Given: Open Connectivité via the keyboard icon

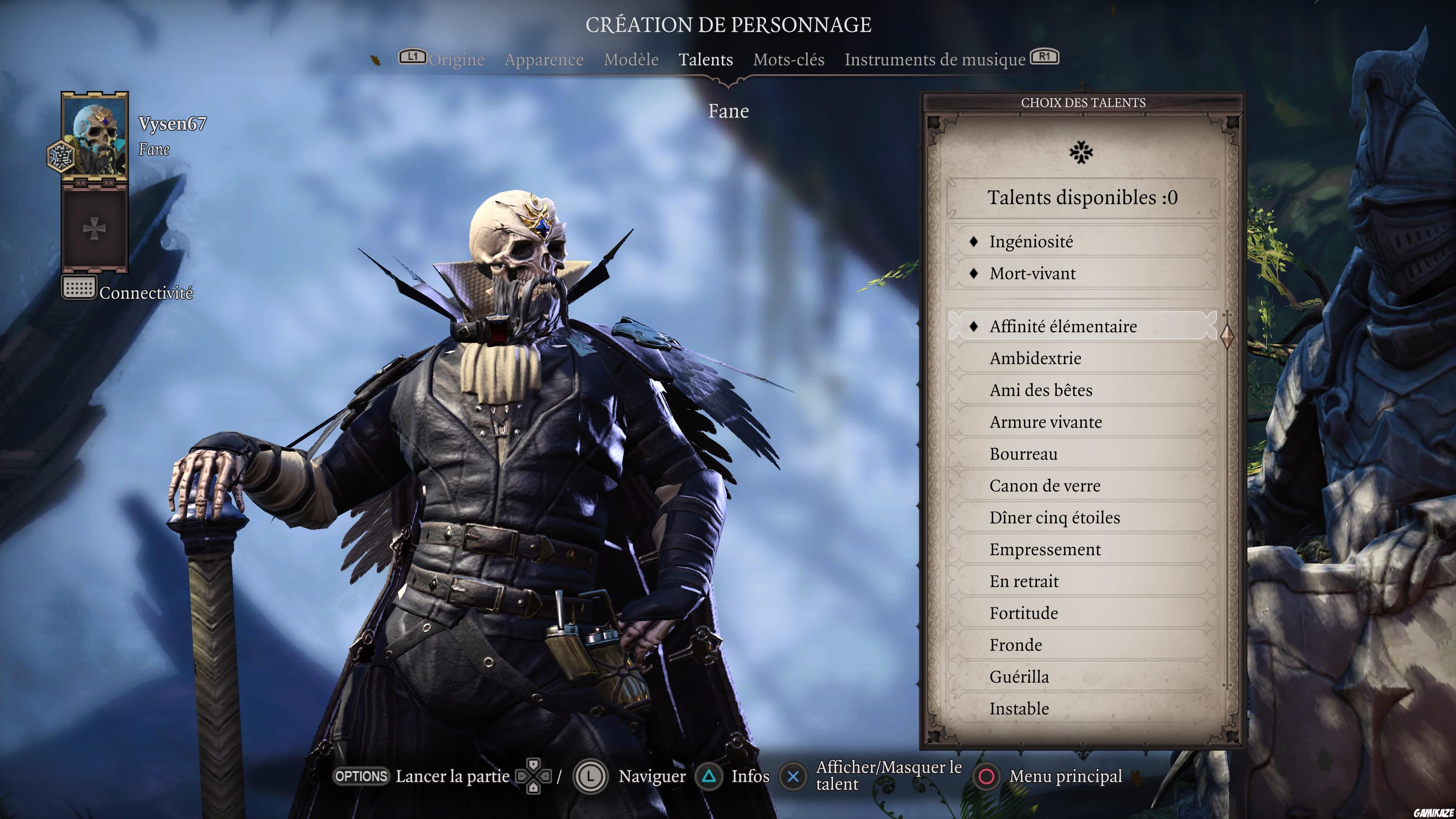Looking at the screenshot, I should (79, 288).
